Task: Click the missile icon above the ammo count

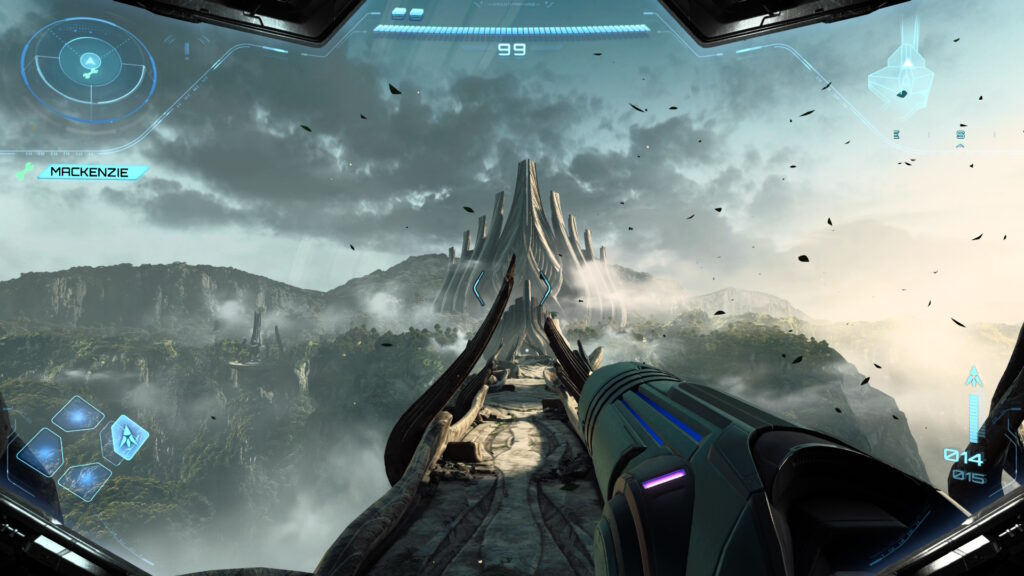Action: [x=972, y=379]
